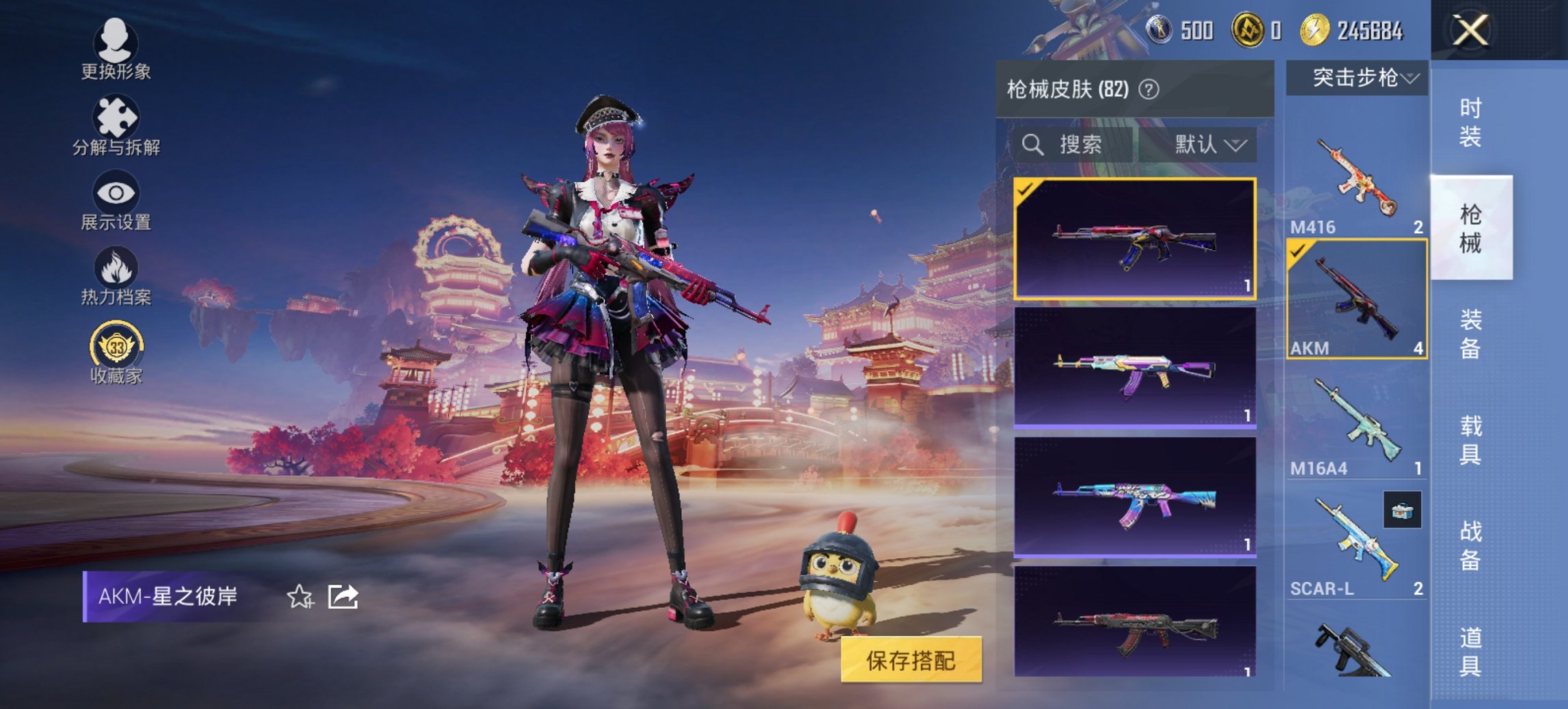Tap the 搜索 search input field
Viewport: 1568px width, 709px height.
click(x=1079, y=146)
